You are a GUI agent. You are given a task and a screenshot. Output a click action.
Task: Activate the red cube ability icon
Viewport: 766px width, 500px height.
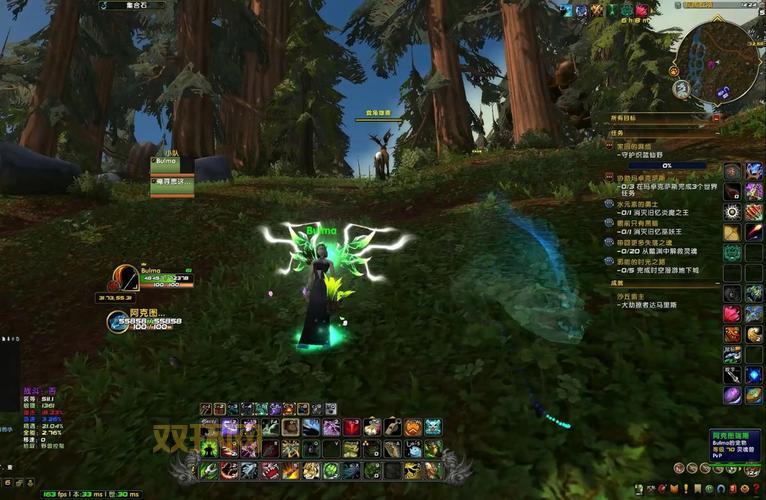352,428
